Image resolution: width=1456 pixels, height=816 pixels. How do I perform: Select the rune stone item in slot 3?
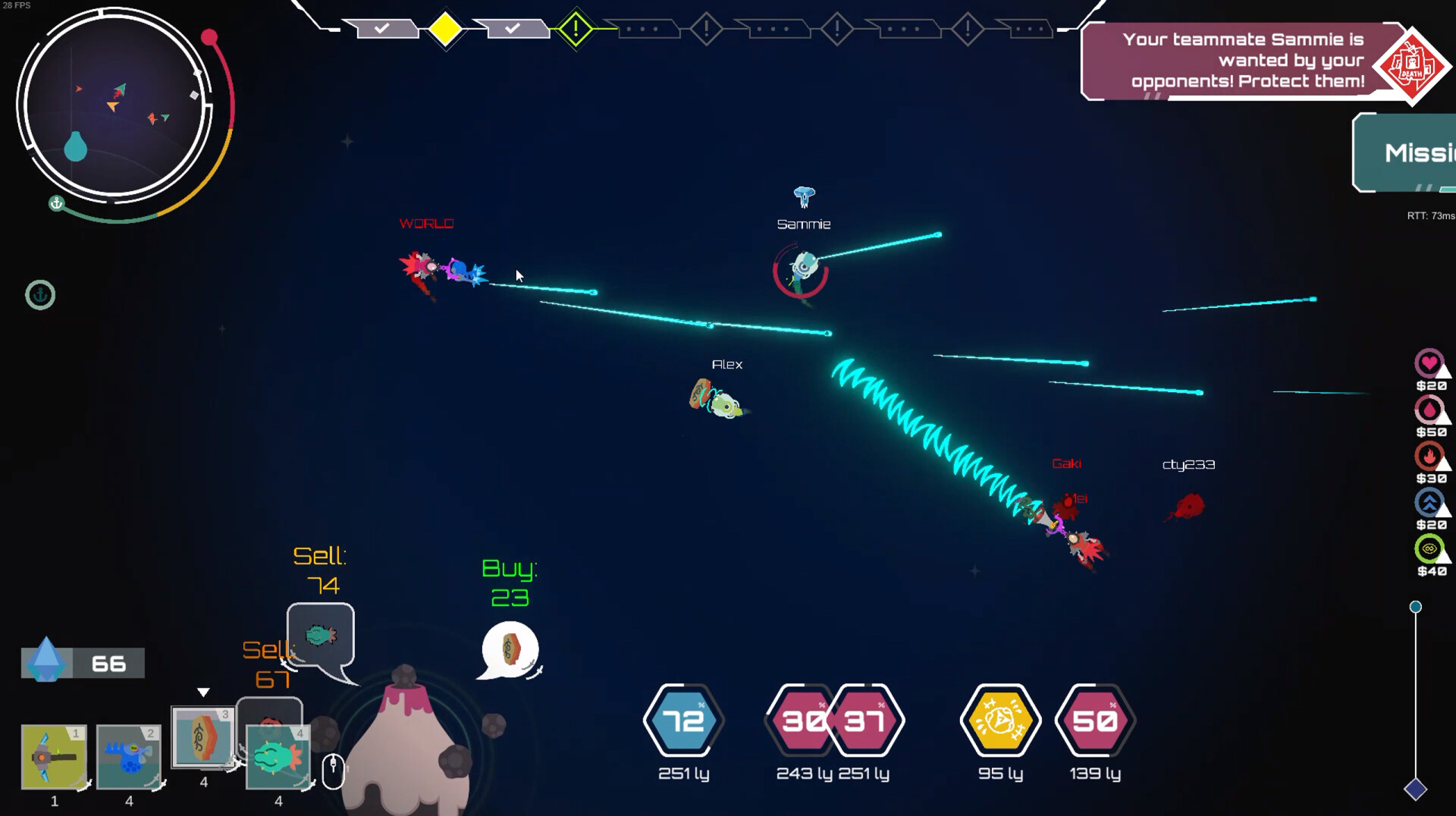202,737
